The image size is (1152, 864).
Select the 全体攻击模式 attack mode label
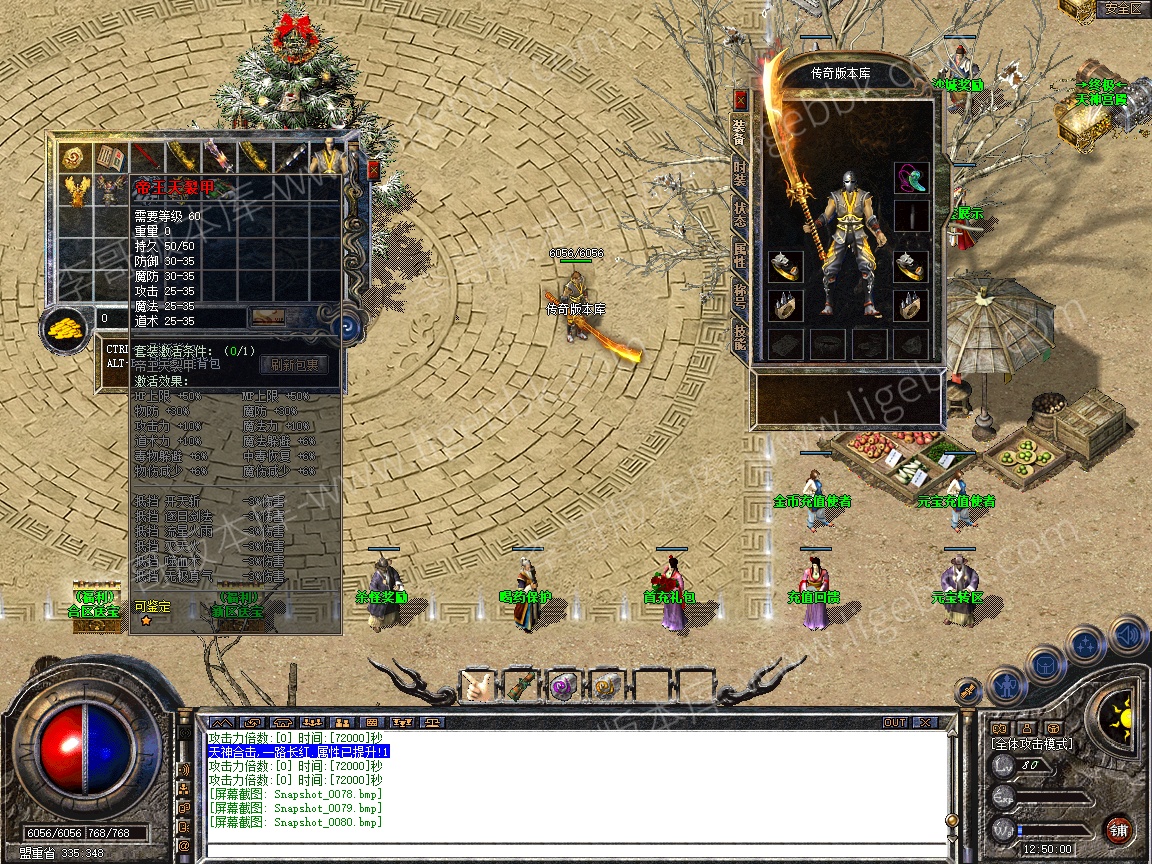pyautogui.click(x=1031, y=744)
